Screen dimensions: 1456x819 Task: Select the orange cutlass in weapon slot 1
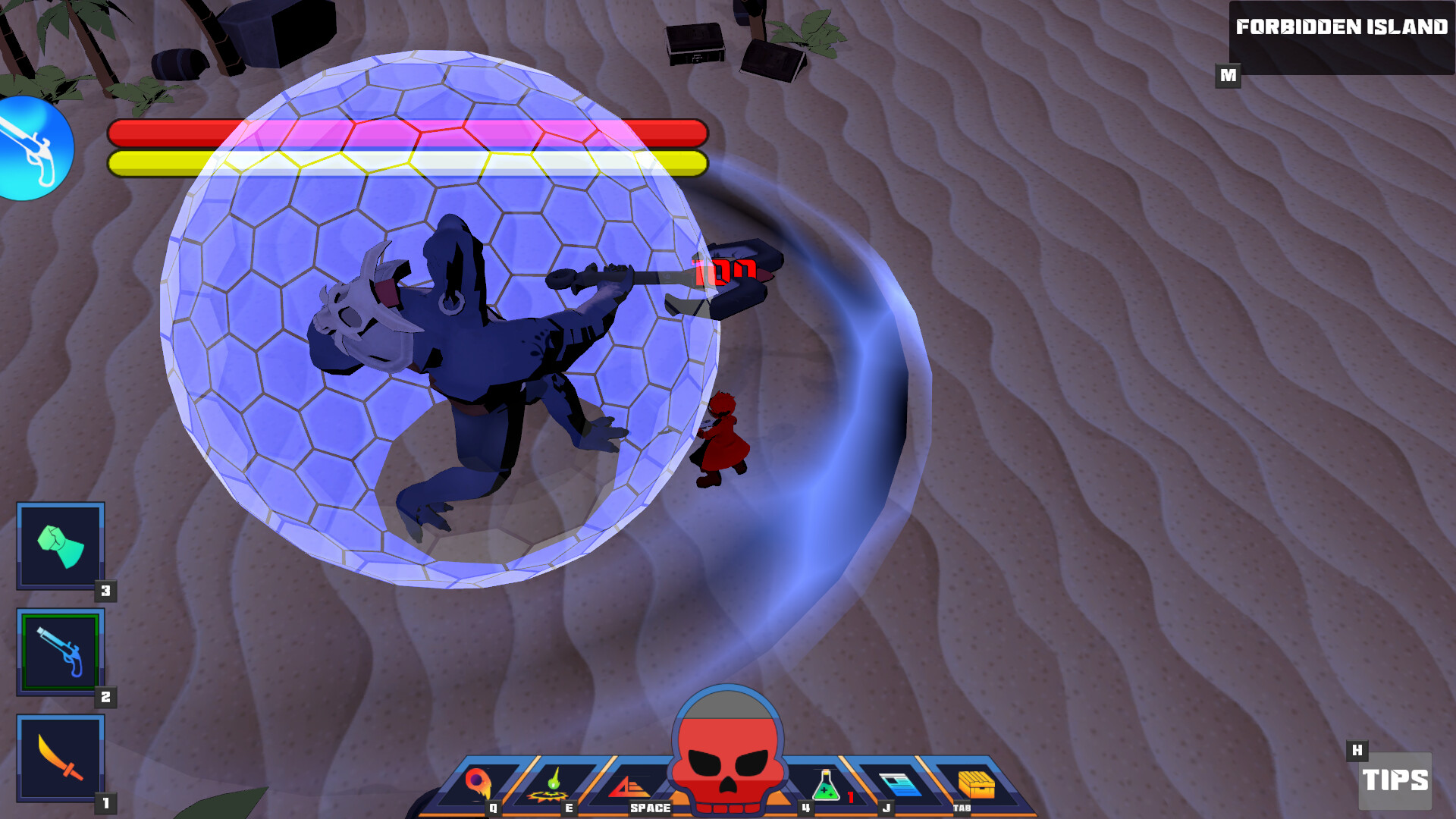(60, 756)
